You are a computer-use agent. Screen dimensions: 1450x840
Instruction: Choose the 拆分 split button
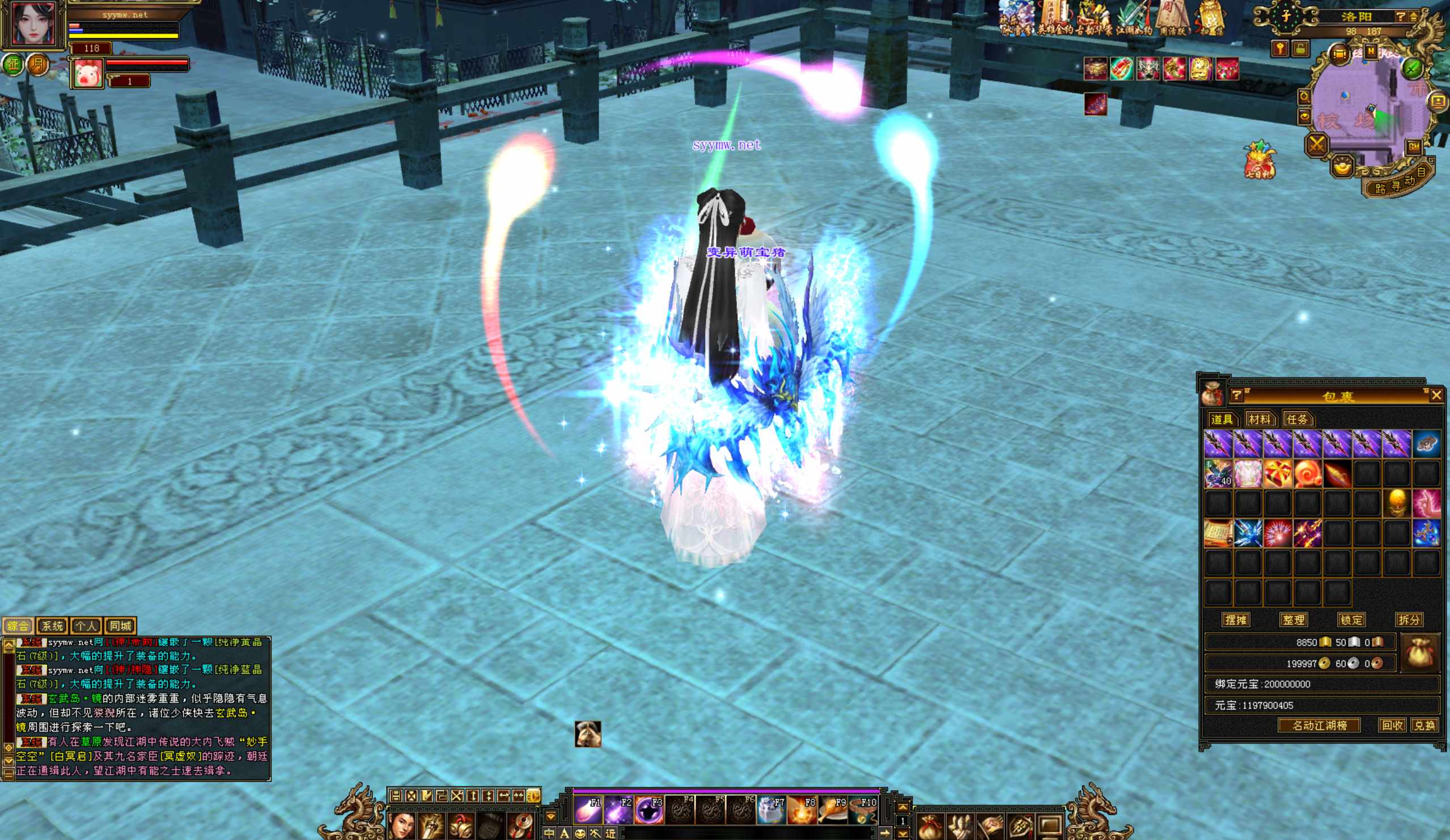click(x=1409, y=620)
